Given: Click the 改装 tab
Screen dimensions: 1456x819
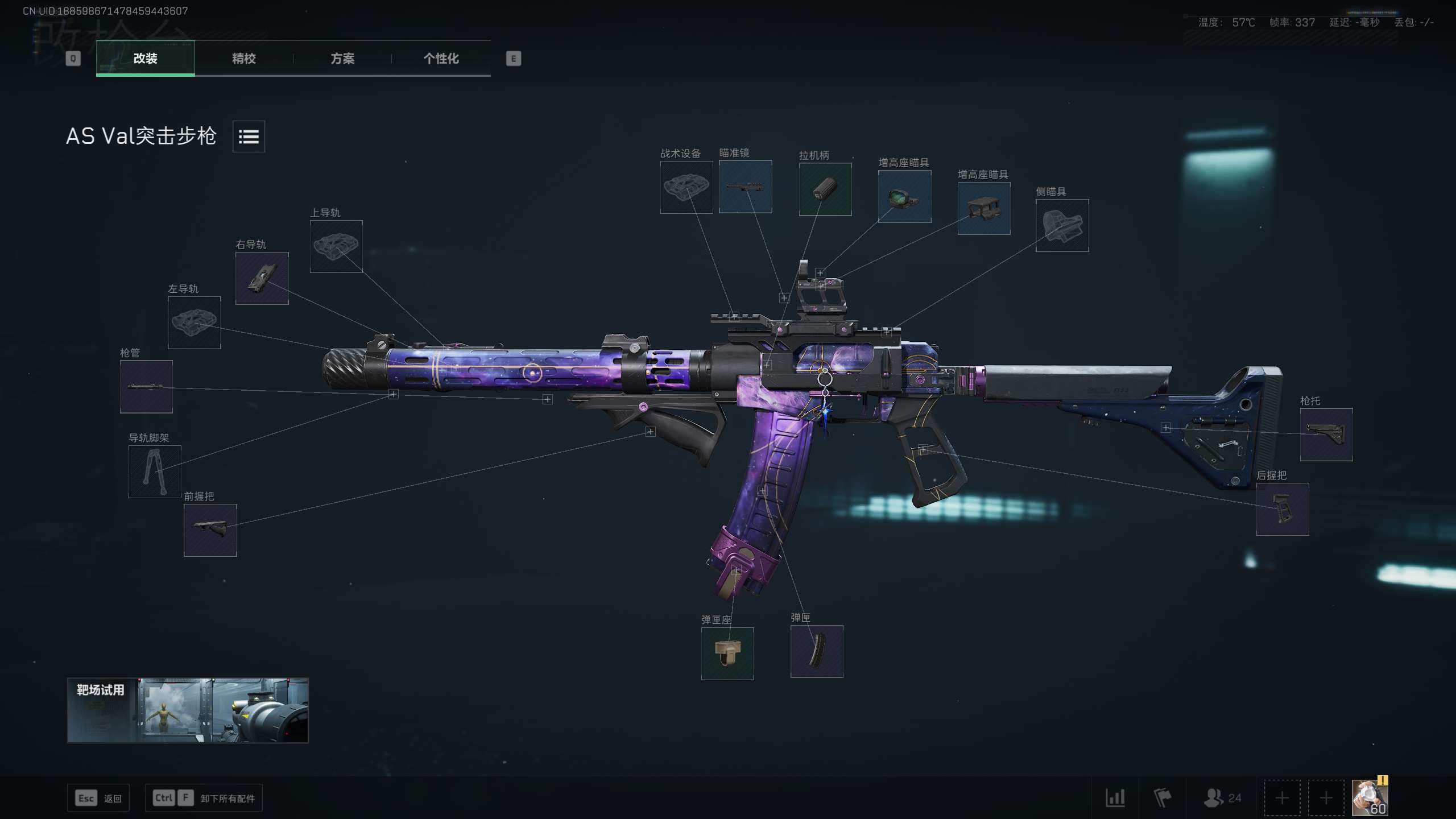Looking at the screenshot, I should [x=146, y=59].
